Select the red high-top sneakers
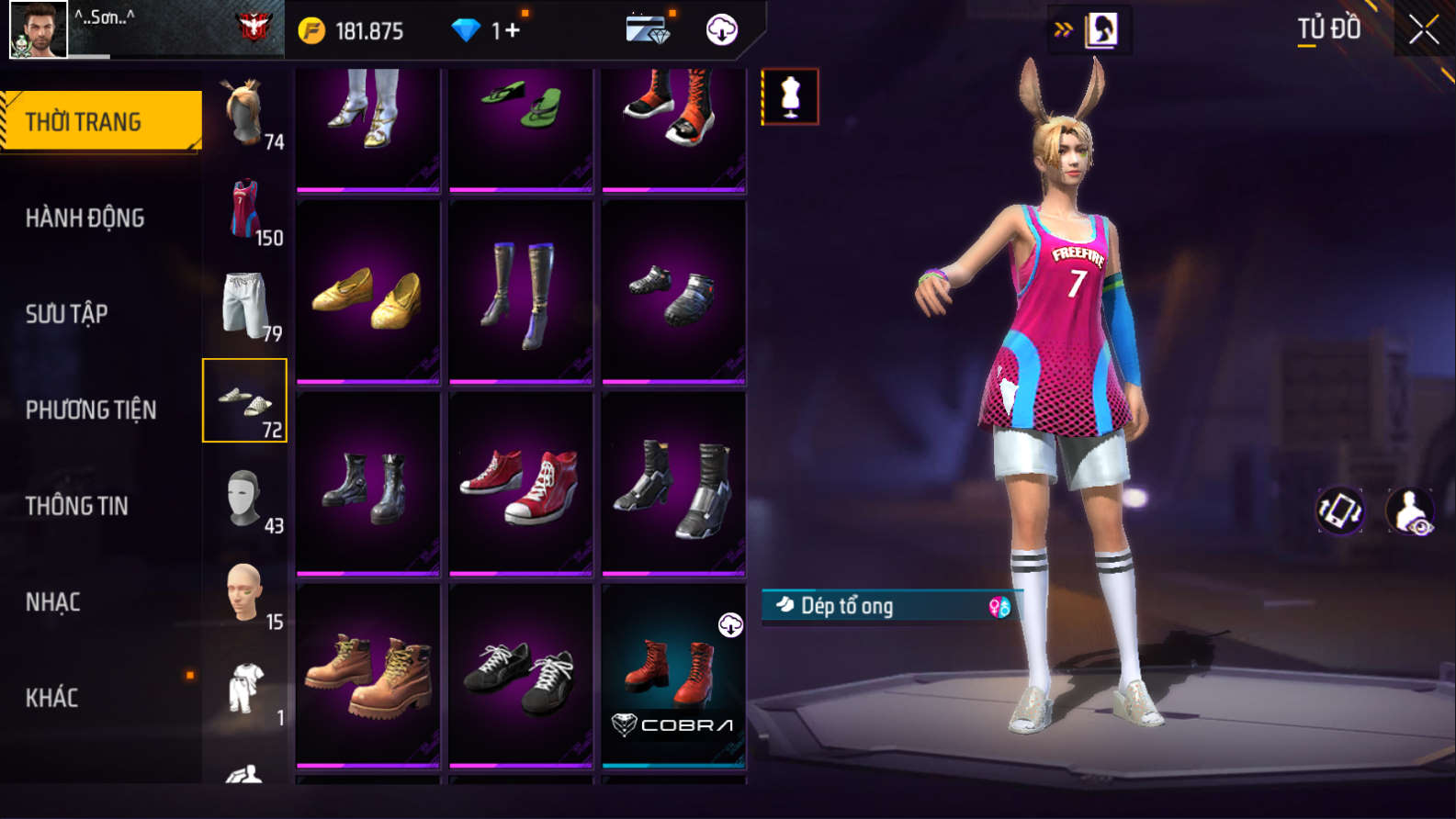The image size is (1456, 819). (x=521, y=484)
